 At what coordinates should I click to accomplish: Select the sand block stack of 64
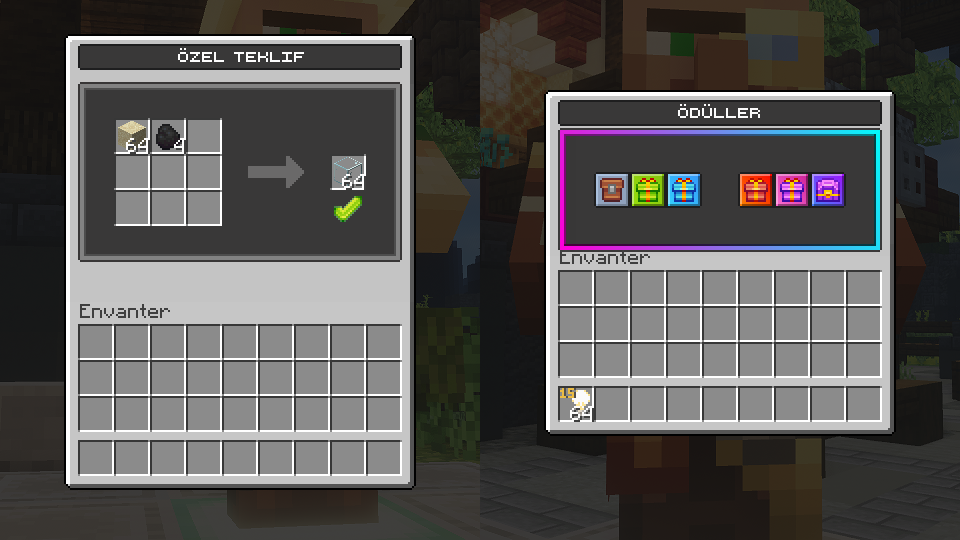coord(132,136)
